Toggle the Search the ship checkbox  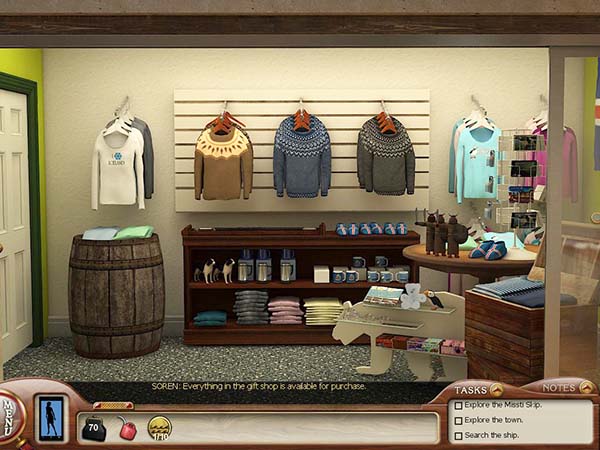[x=458, y=436]
